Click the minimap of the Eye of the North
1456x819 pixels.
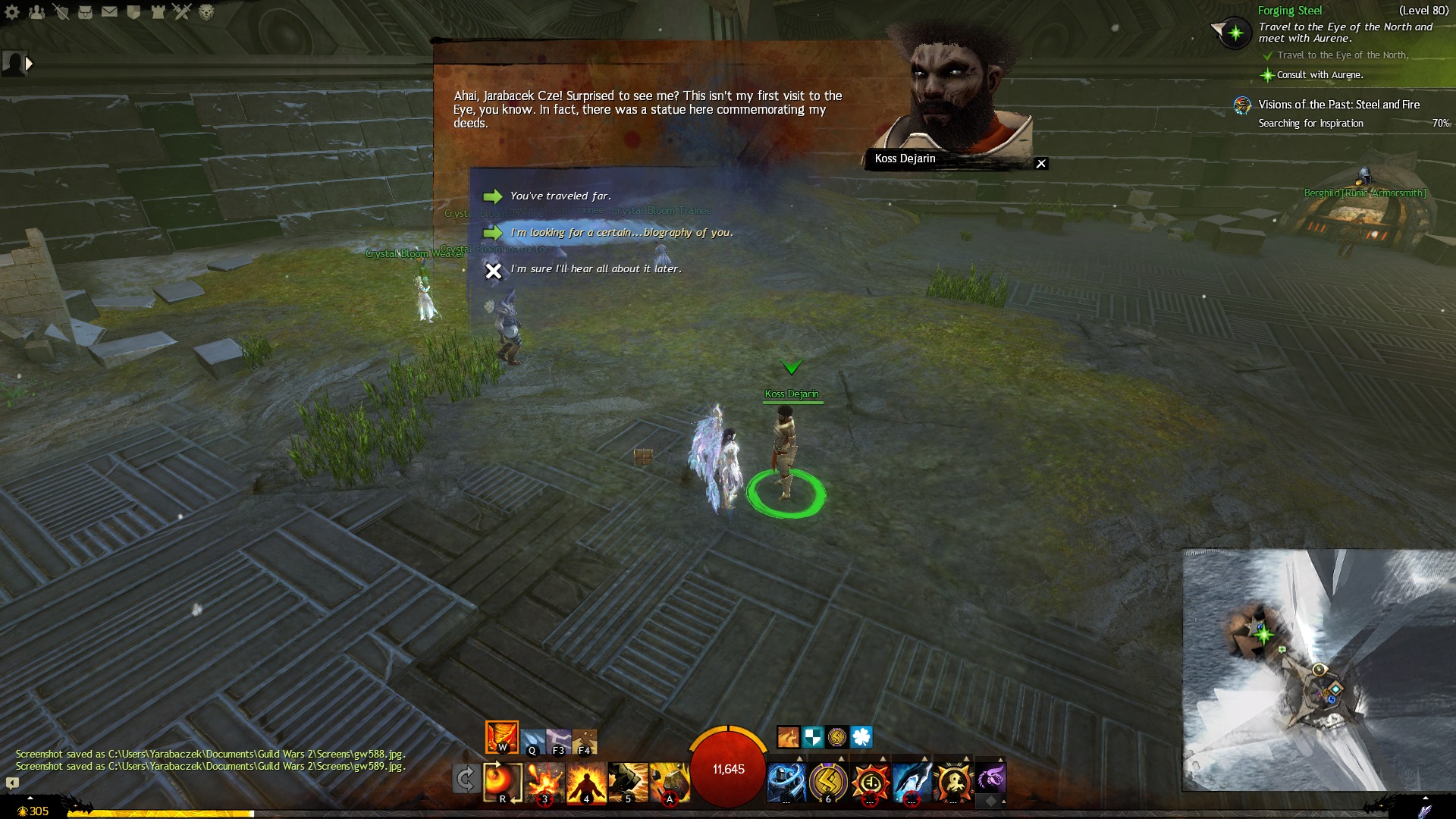(1318, 670)
